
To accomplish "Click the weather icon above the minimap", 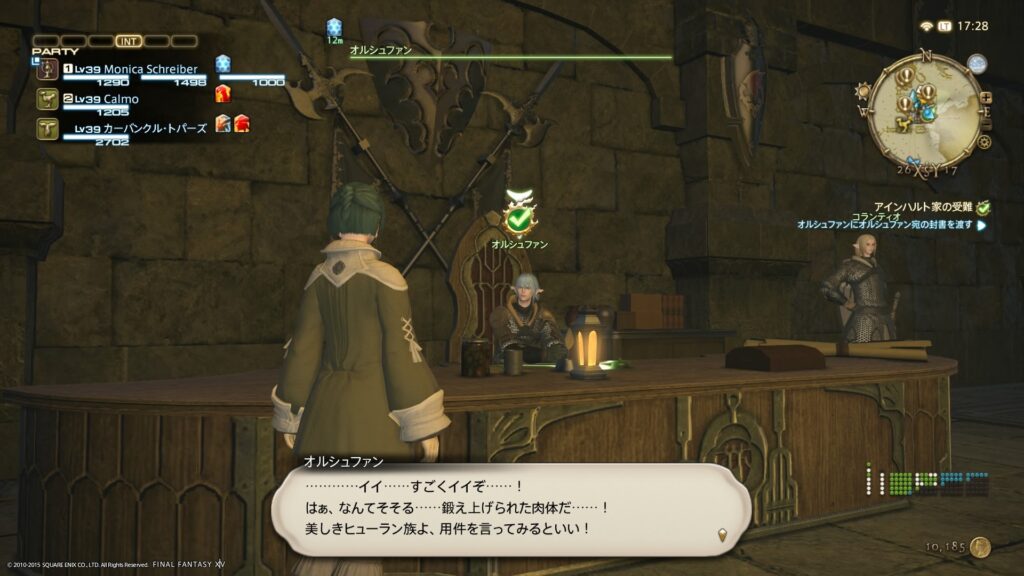I will (x=977, y=64).
